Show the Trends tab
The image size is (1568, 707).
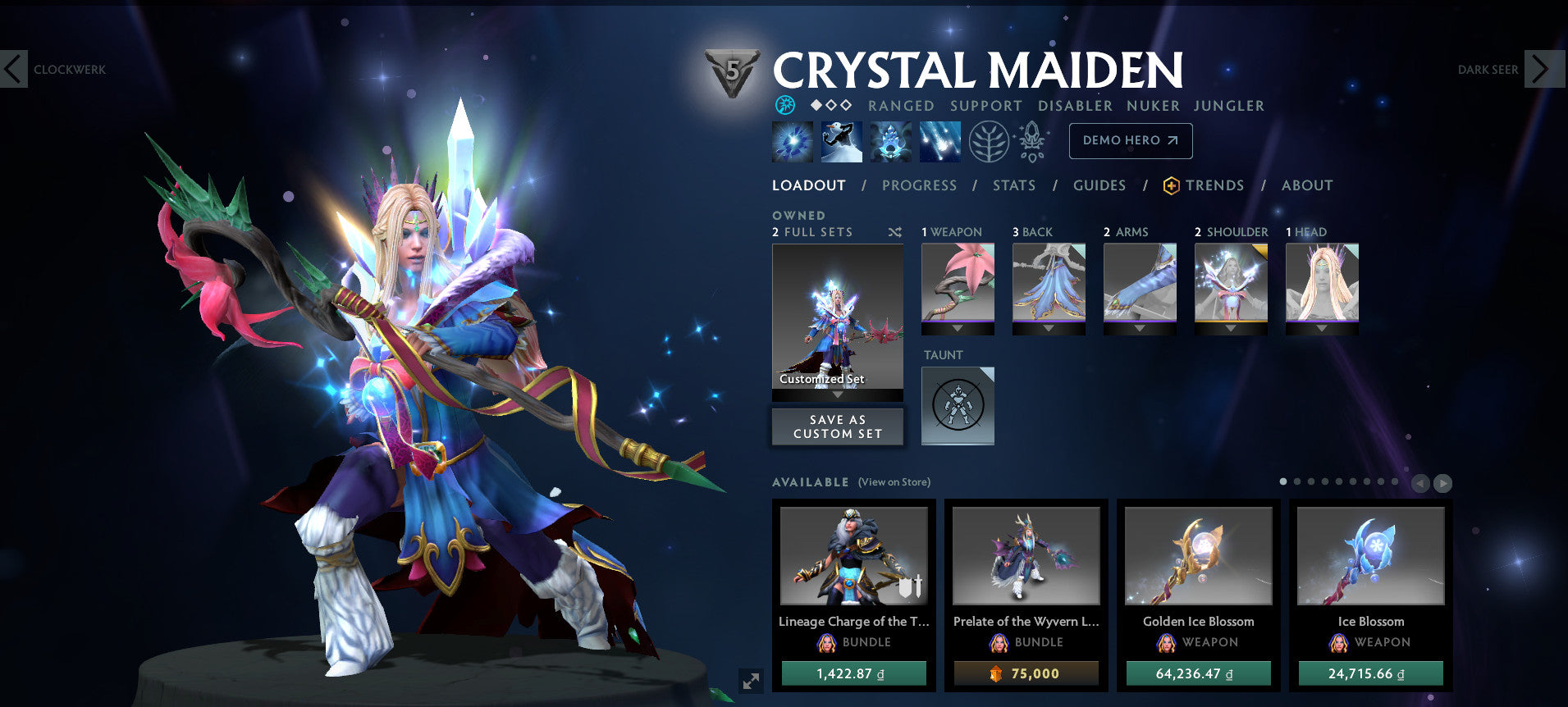point(1214,185)
